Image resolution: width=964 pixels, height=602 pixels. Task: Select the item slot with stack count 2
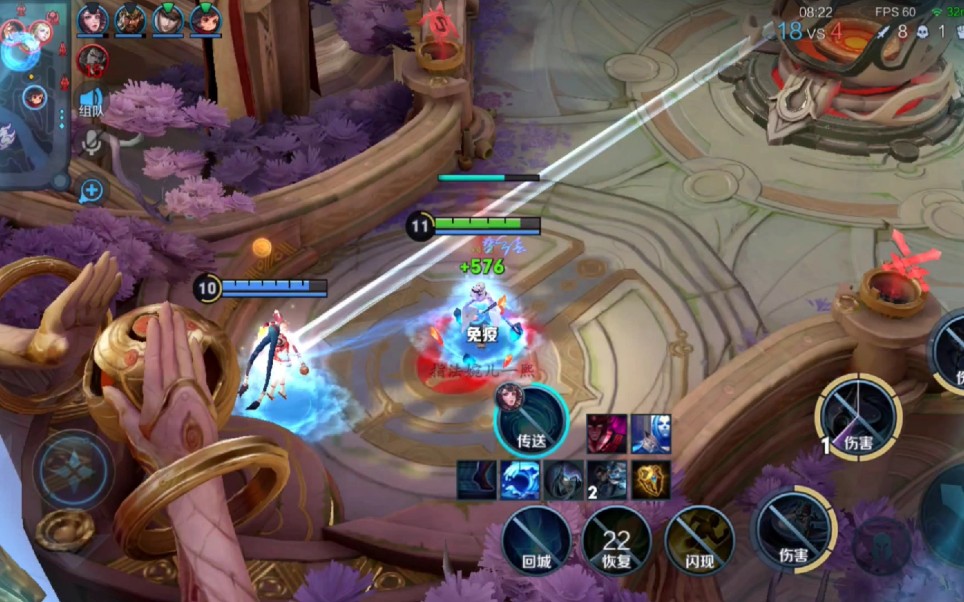click(x=607, y=480)
